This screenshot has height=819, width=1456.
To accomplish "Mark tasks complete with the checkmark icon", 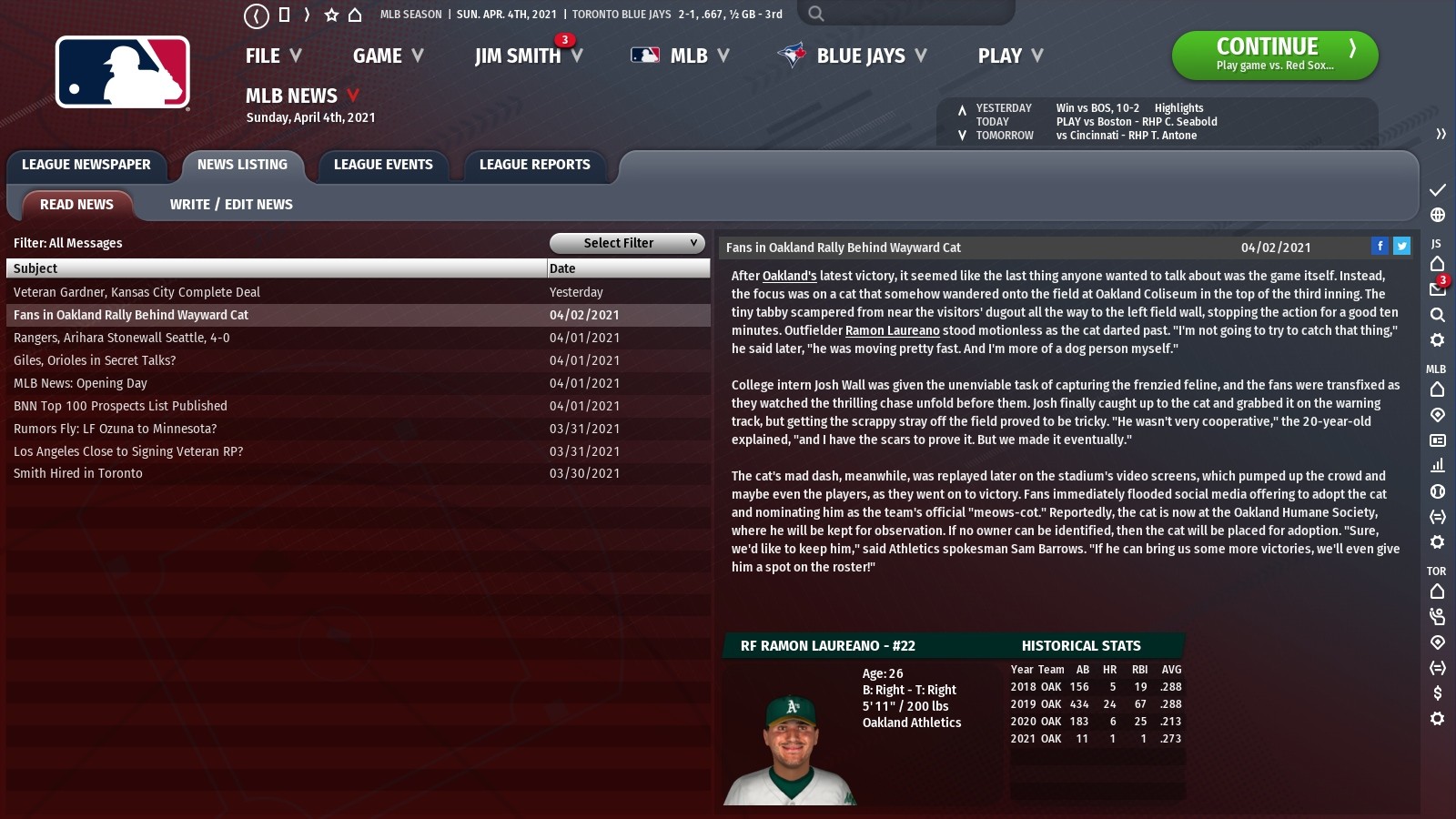I will click(x=1436, y=191).
